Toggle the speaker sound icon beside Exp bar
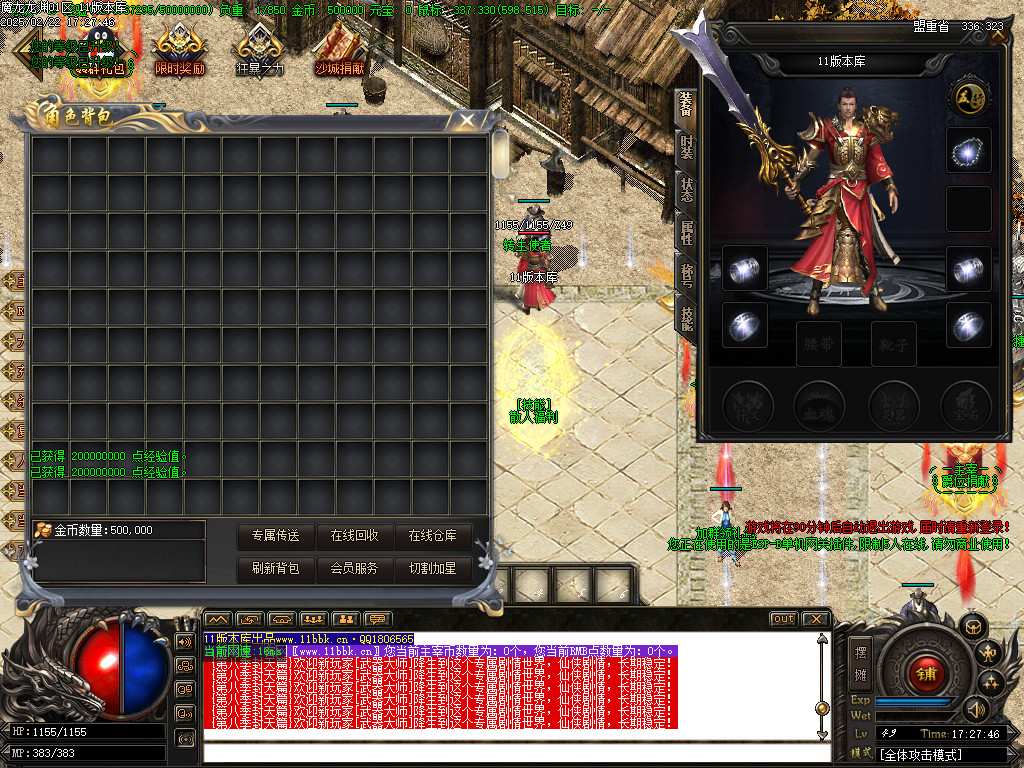1024x768 pixels. click(975, 710)
